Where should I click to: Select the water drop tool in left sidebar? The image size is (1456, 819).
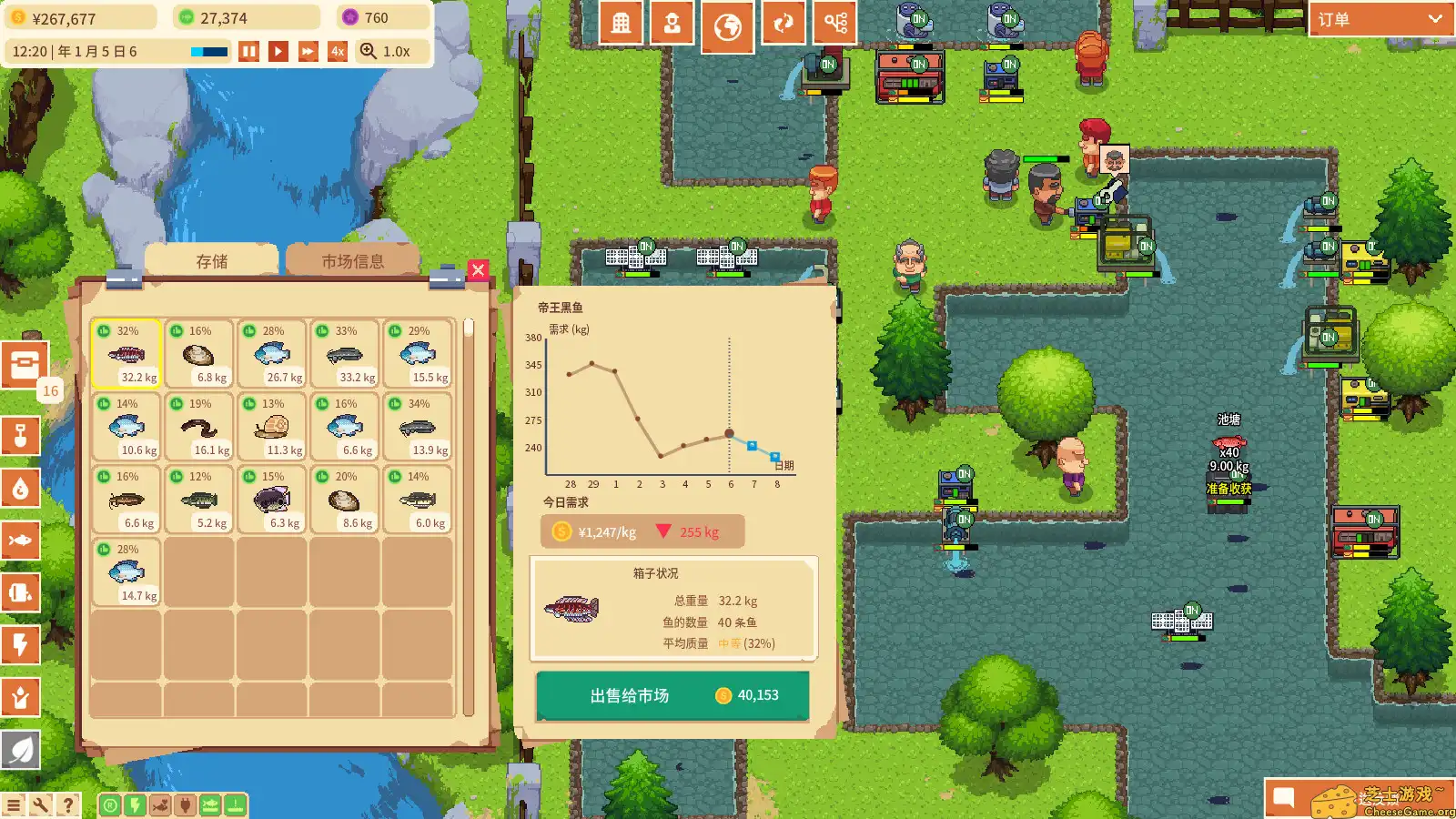click(22, 489)
